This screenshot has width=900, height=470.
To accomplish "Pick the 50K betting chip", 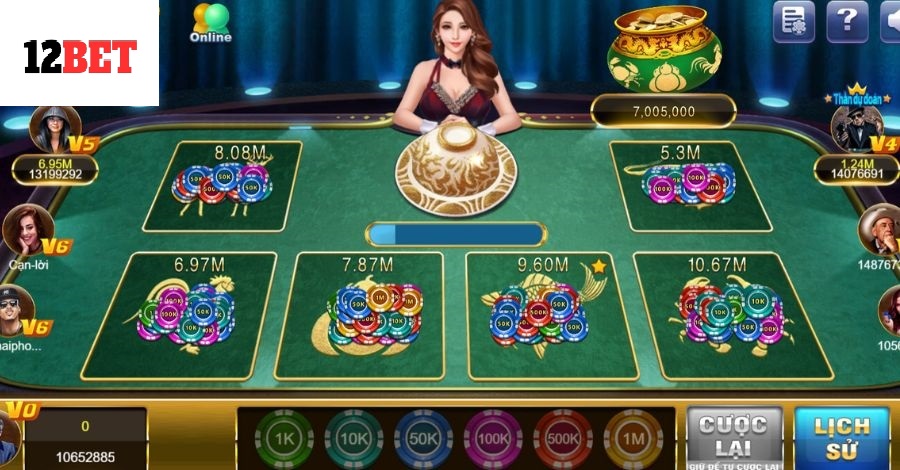I will tap(423, 439).
